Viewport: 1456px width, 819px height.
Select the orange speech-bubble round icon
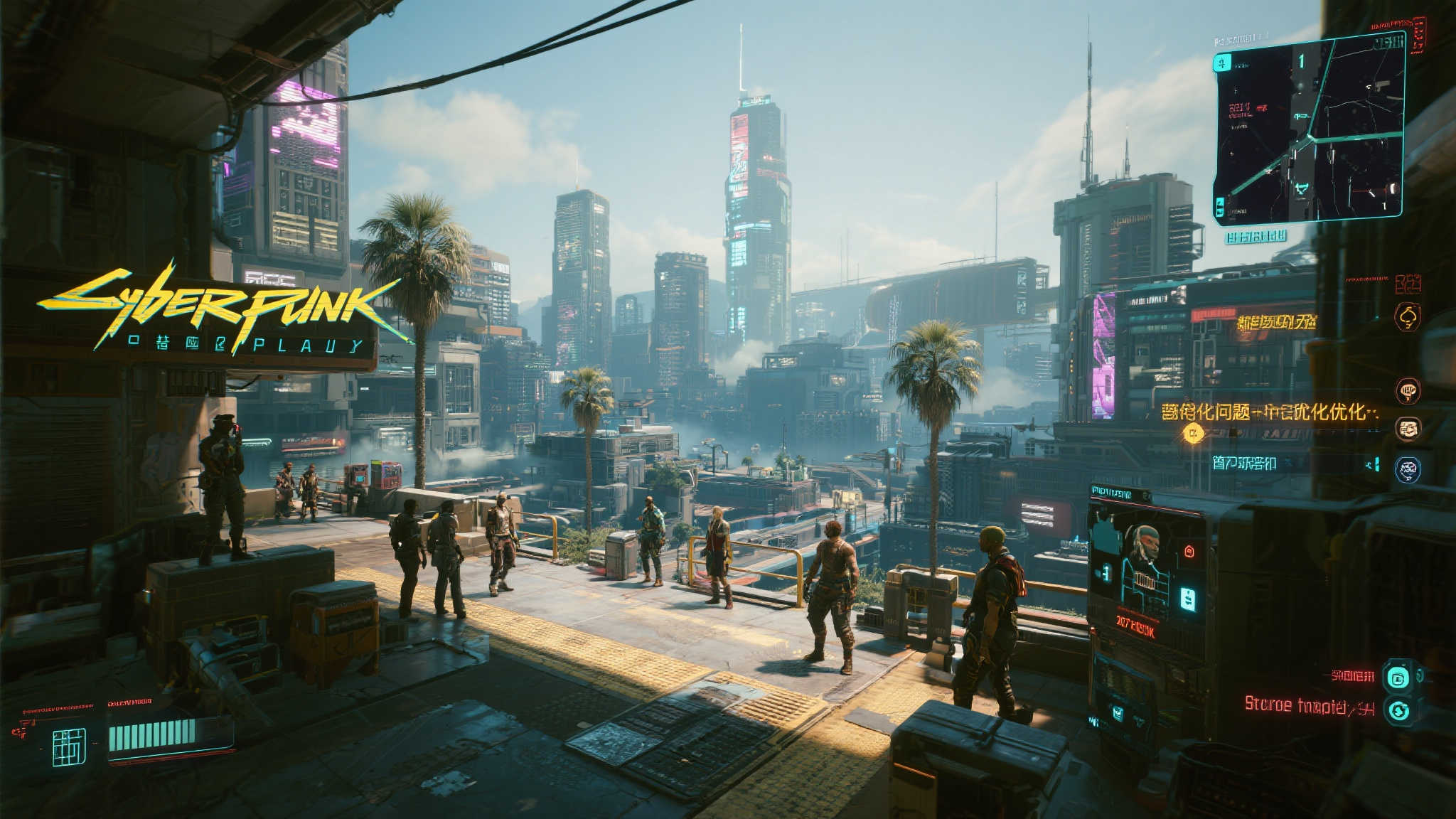(x=1408, y=389)
